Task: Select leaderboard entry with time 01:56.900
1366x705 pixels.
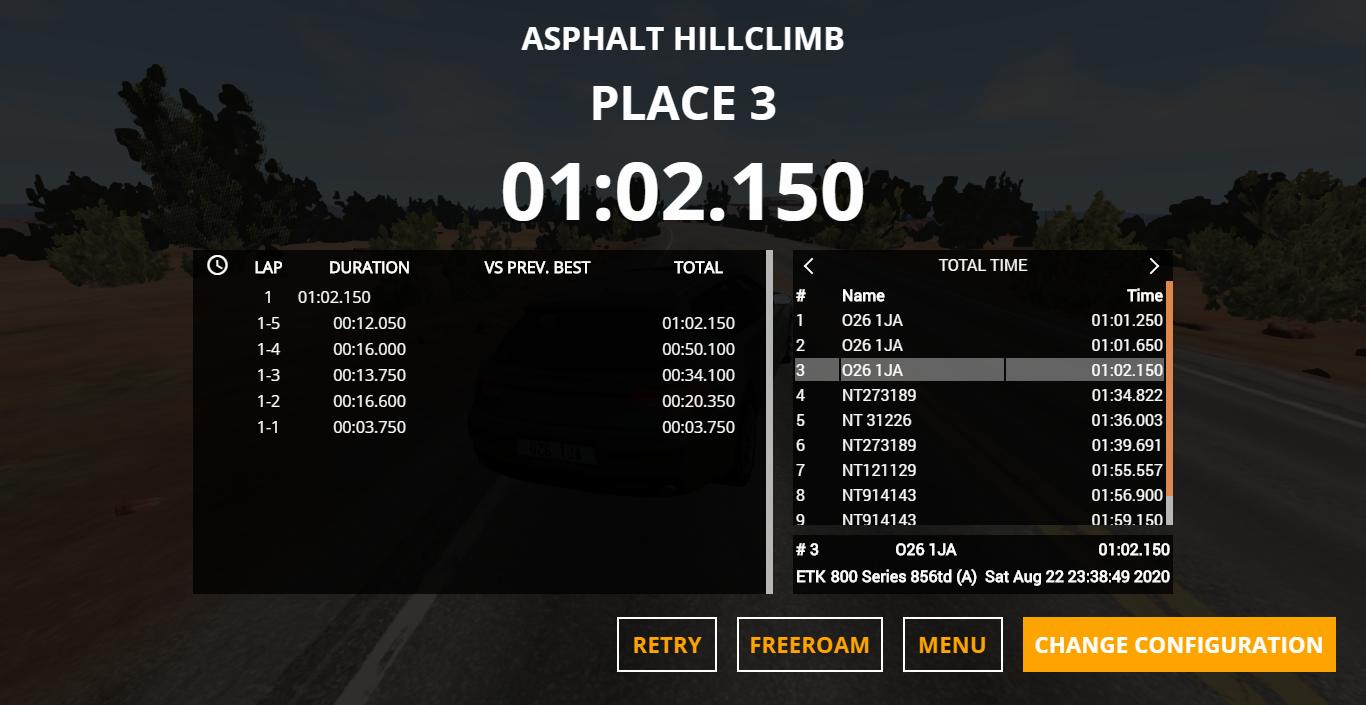Action: tap(980, 495)
